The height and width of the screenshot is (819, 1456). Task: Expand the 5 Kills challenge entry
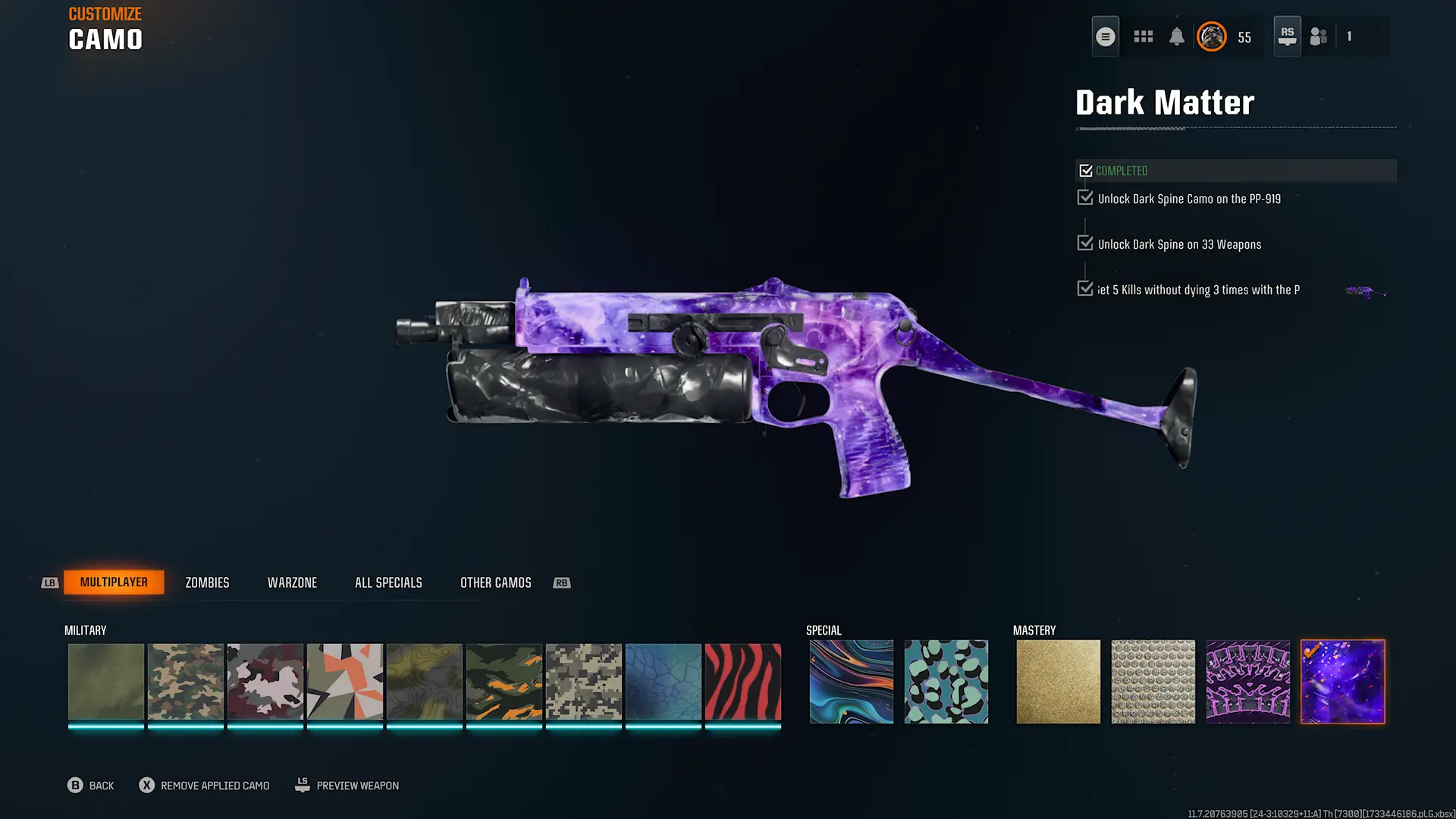pyautogui.click(x=1084, y=288)
